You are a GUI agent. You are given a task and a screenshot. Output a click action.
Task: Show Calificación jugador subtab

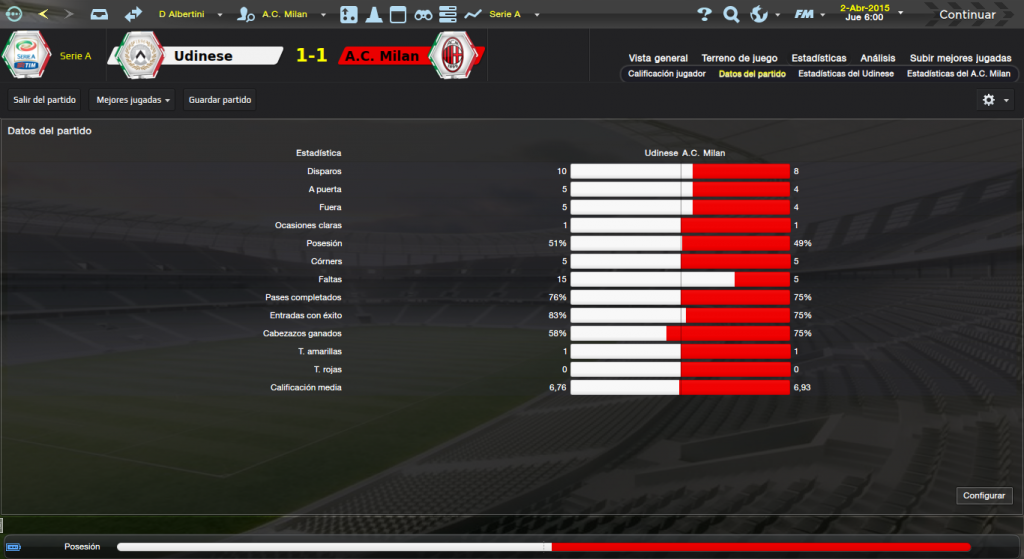click(x=667, y=74)
